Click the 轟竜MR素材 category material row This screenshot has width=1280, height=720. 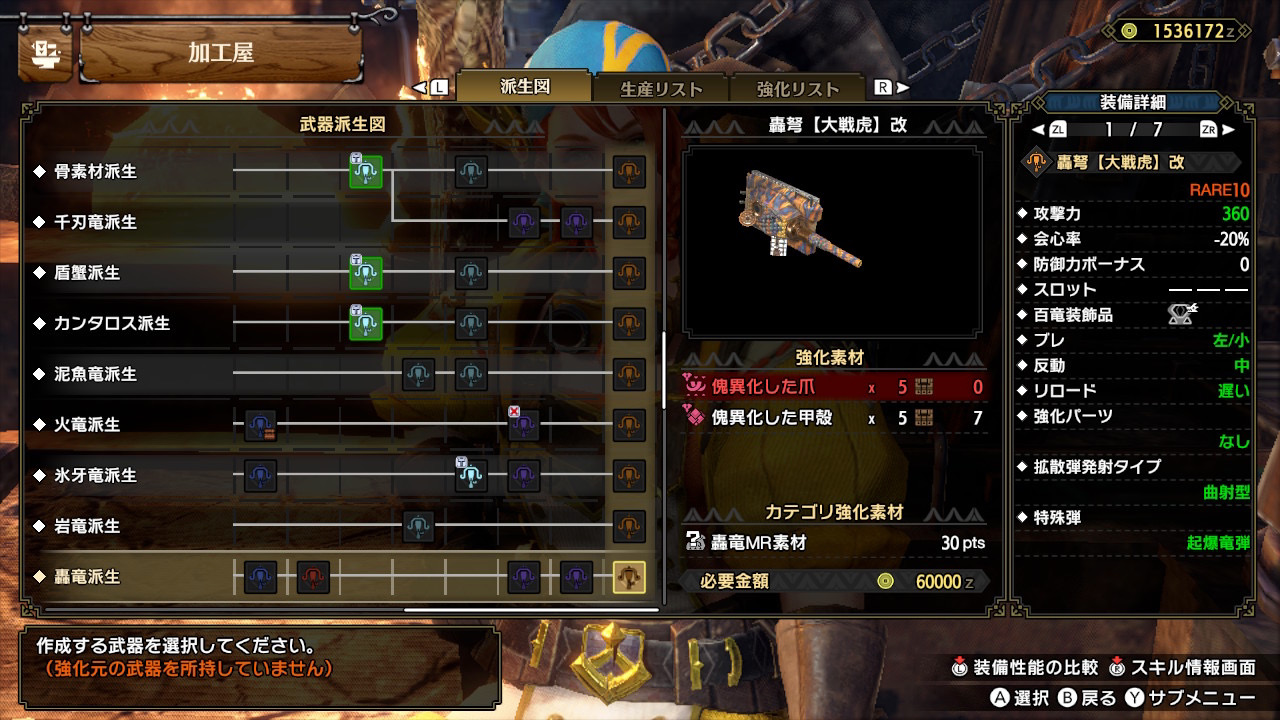click(835, 543)
